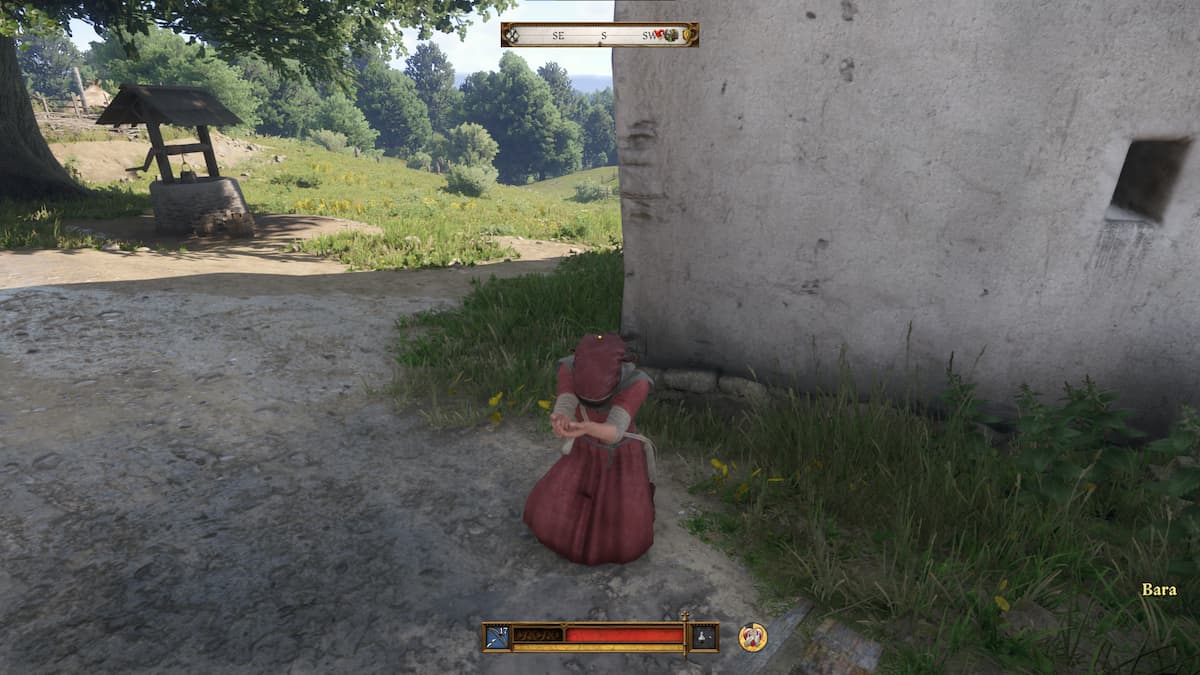Click the four-diamond emblem on the compass

513,35
